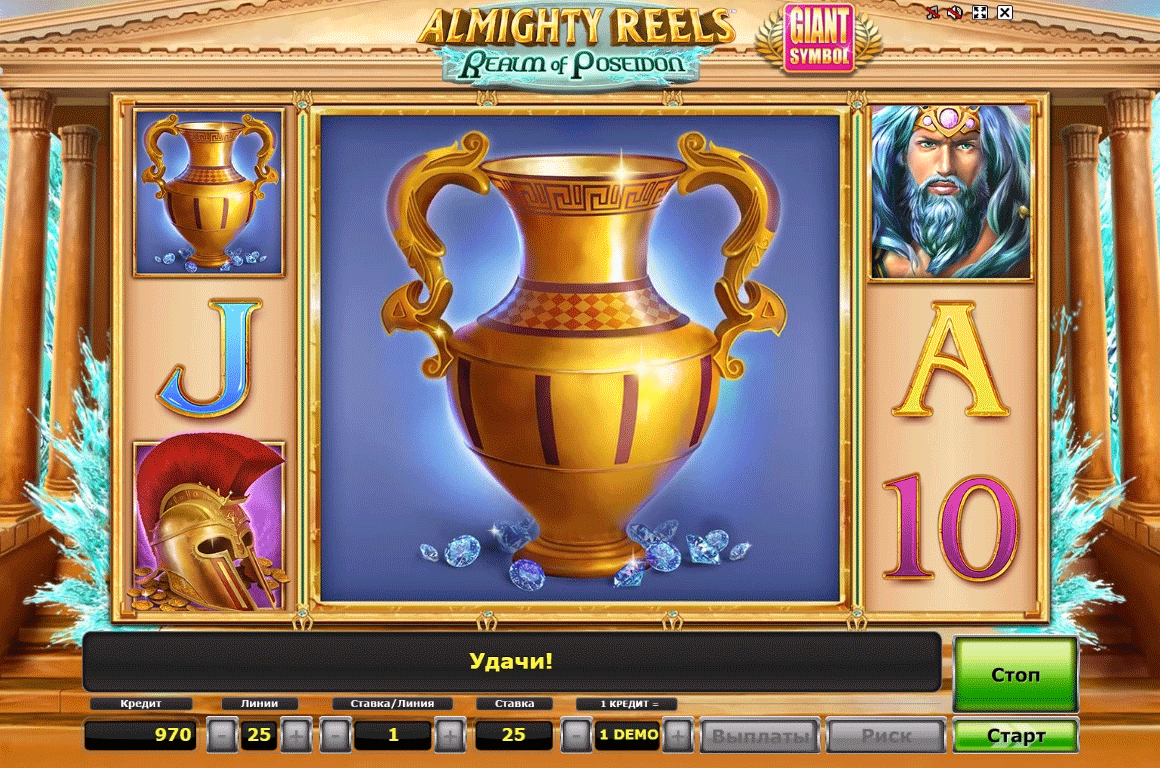Decrease the Линии count with minus
The width and height of the screenshot is (1160, 768).
click(x=222, y=736)
